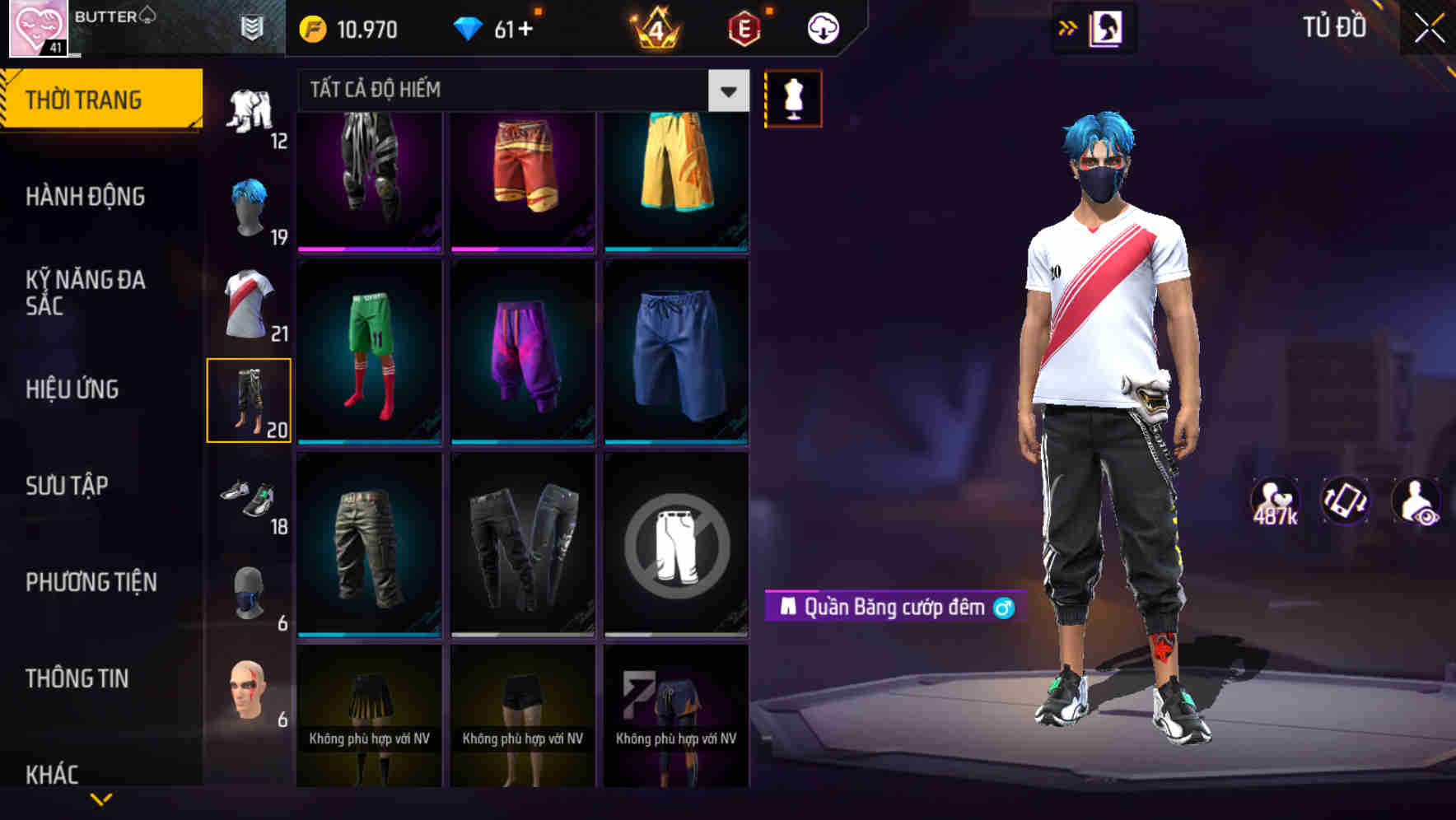Click the double chevron next to the profile card
Screen dimensions: 1456x820
(x=1069, y=27)
